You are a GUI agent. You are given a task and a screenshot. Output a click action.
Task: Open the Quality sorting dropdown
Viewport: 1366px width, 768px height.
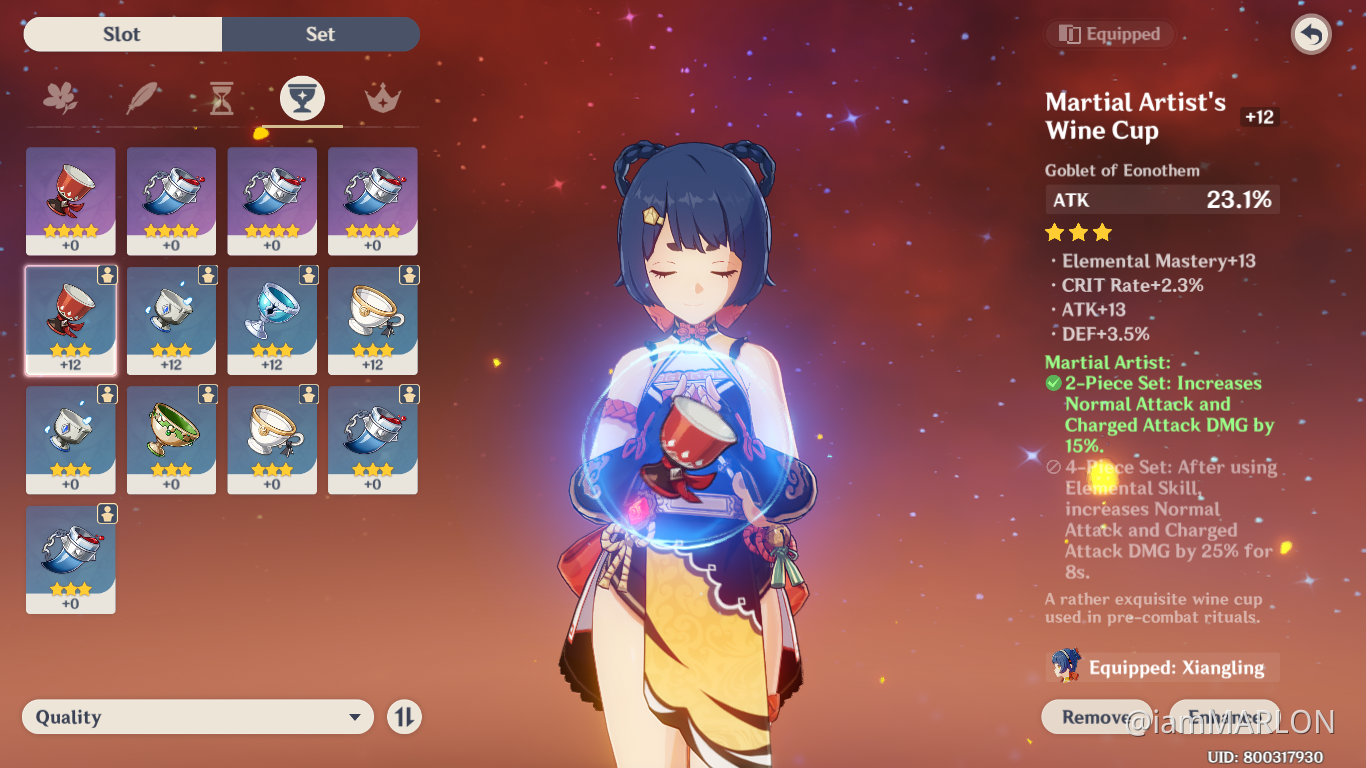point(197,716)
